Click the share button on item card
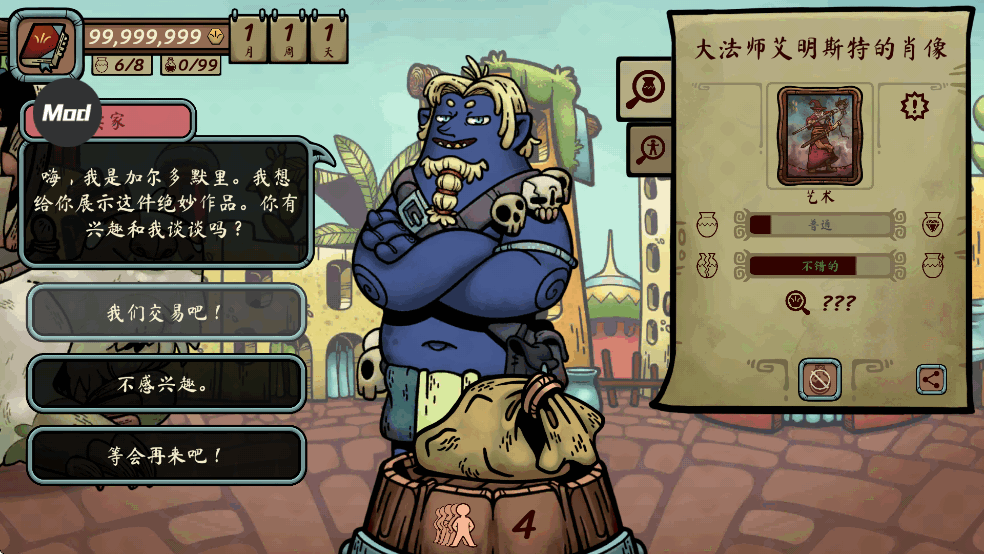The image size is (984, 554). pyautogui.click(x=931, y=379)
